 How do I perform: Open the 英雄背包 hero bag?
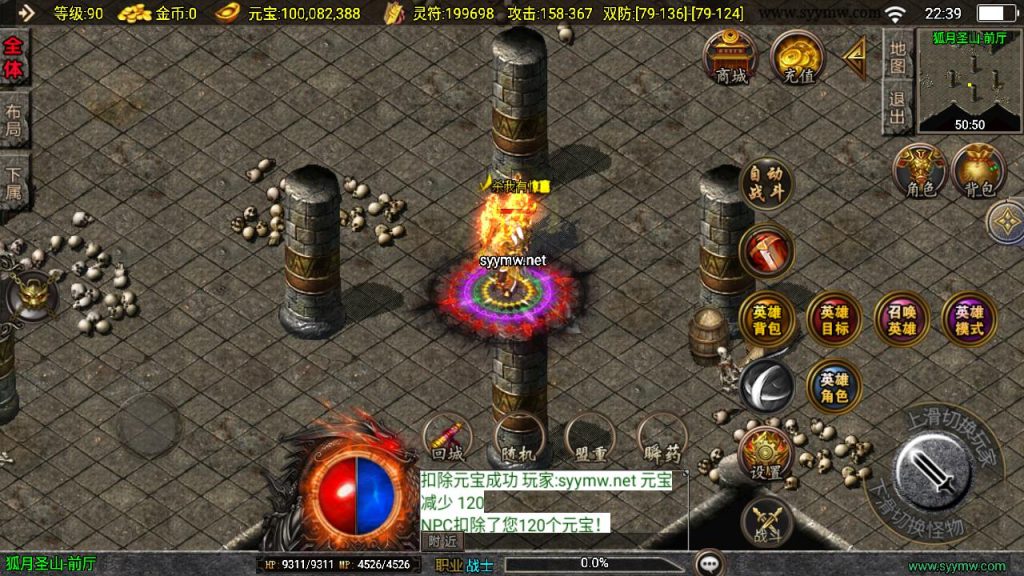[767, 320]
